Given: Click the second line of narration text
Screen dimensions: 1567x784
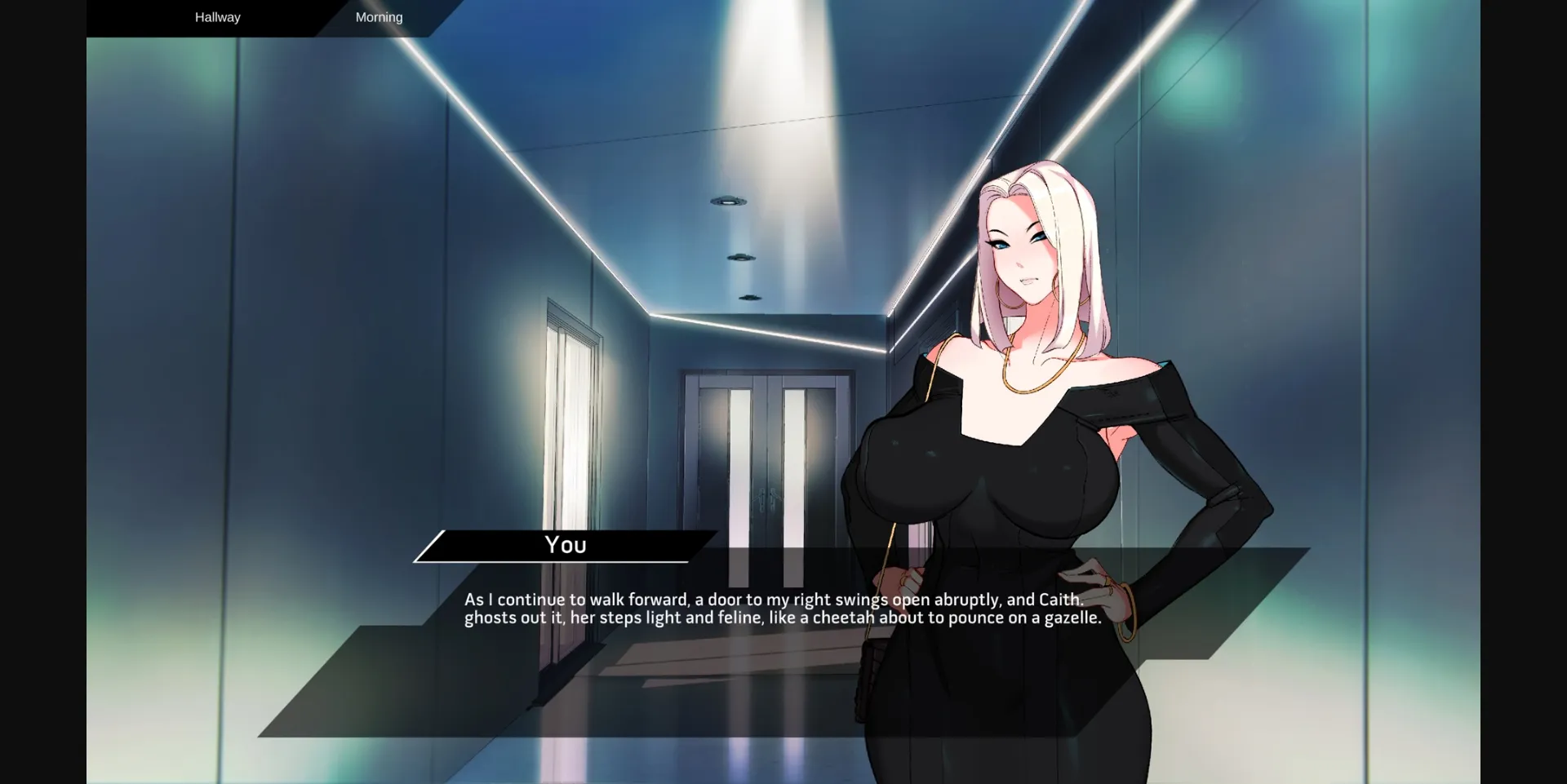Looking at the screenshot, I should click(781, 618).
